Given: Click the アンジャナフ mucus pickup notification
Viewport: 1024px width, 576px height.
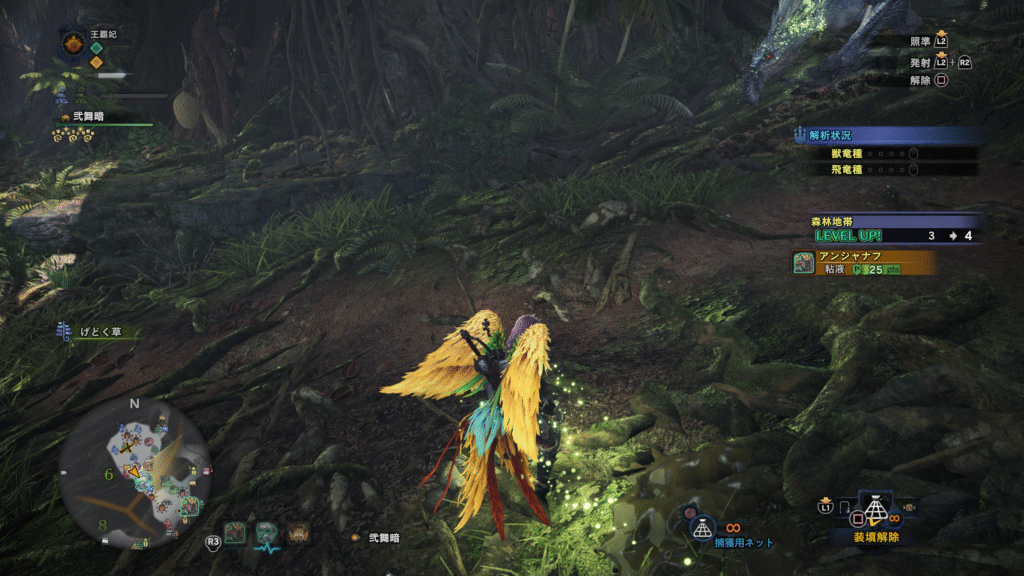Looking at the screenshot, I should click(x=864, y=262).
